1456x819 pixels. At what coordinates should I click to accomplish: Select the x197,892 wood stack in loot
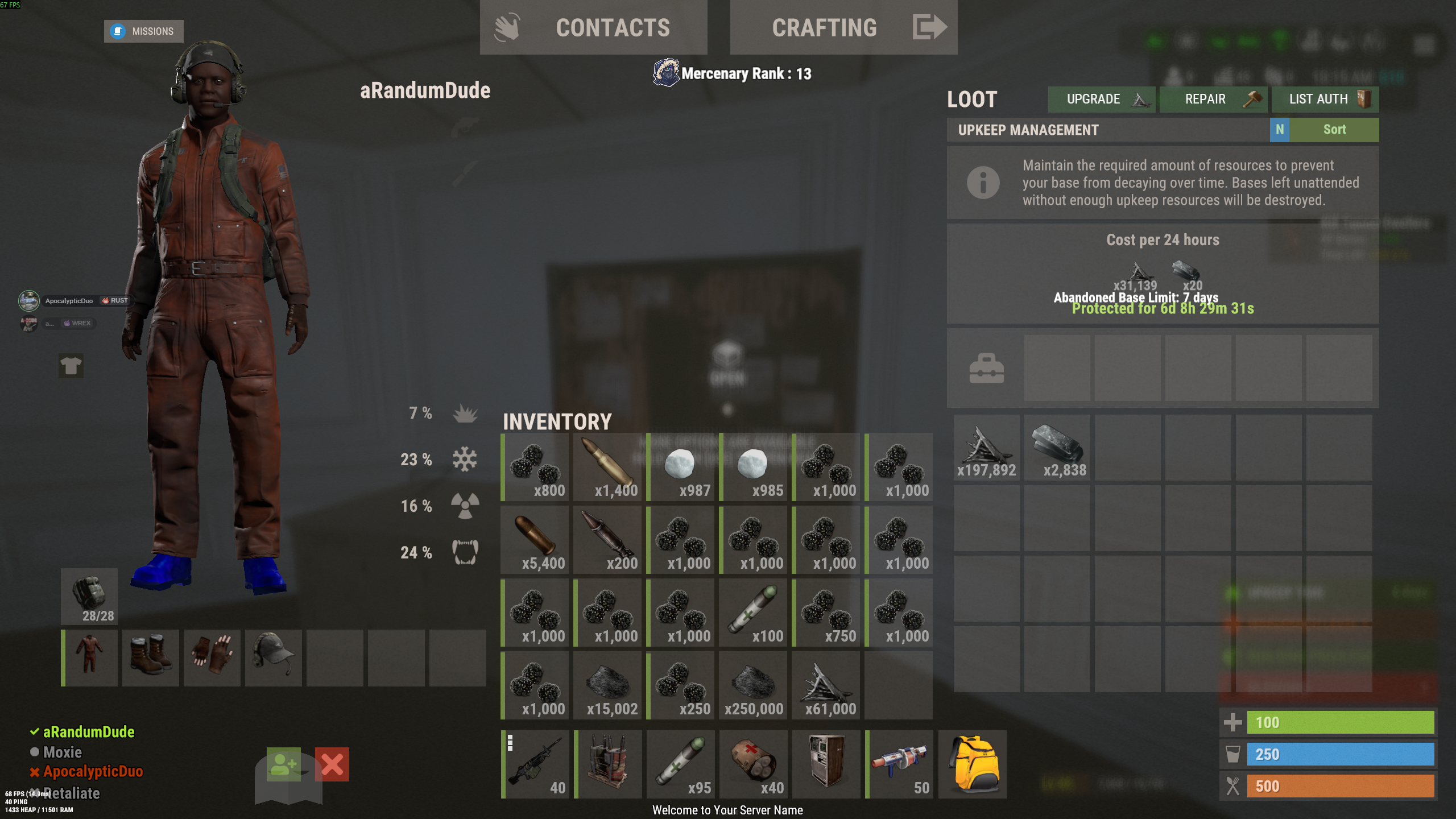click(986, 448)
